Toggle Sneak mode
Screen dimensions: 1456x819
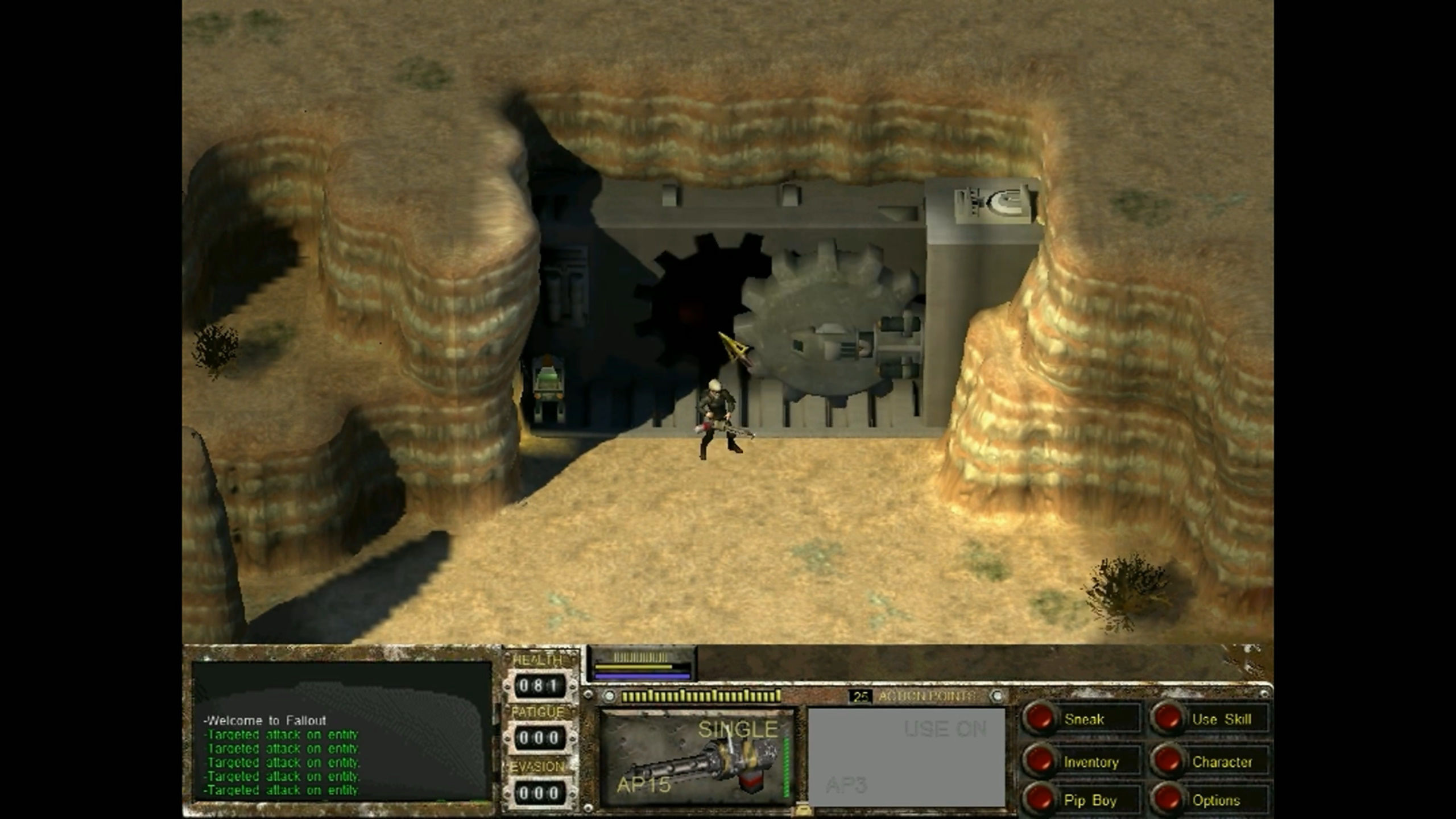click(x=1040, y=719)
